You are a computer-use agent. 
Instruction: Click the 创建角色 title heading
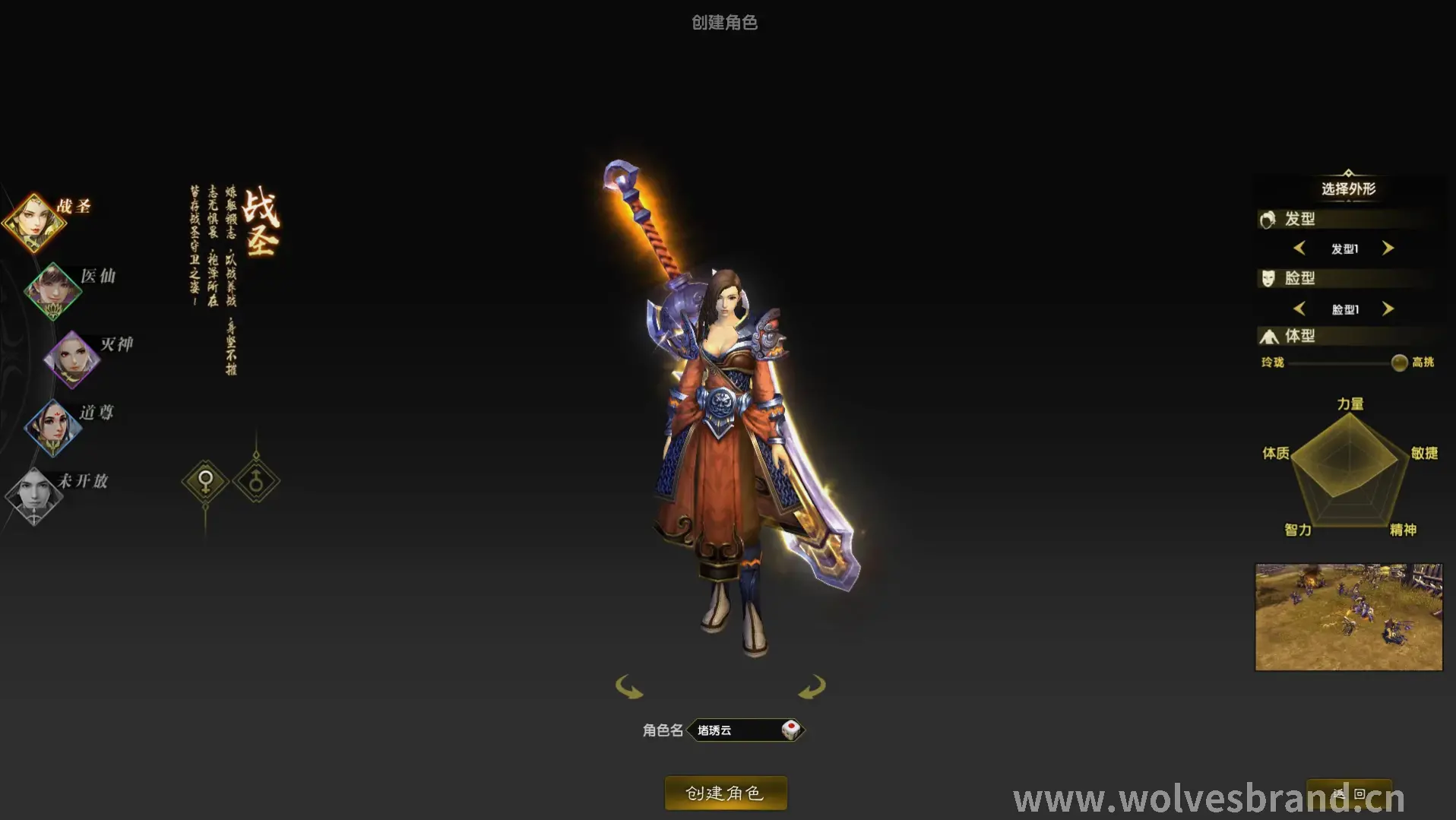(725, 22)
